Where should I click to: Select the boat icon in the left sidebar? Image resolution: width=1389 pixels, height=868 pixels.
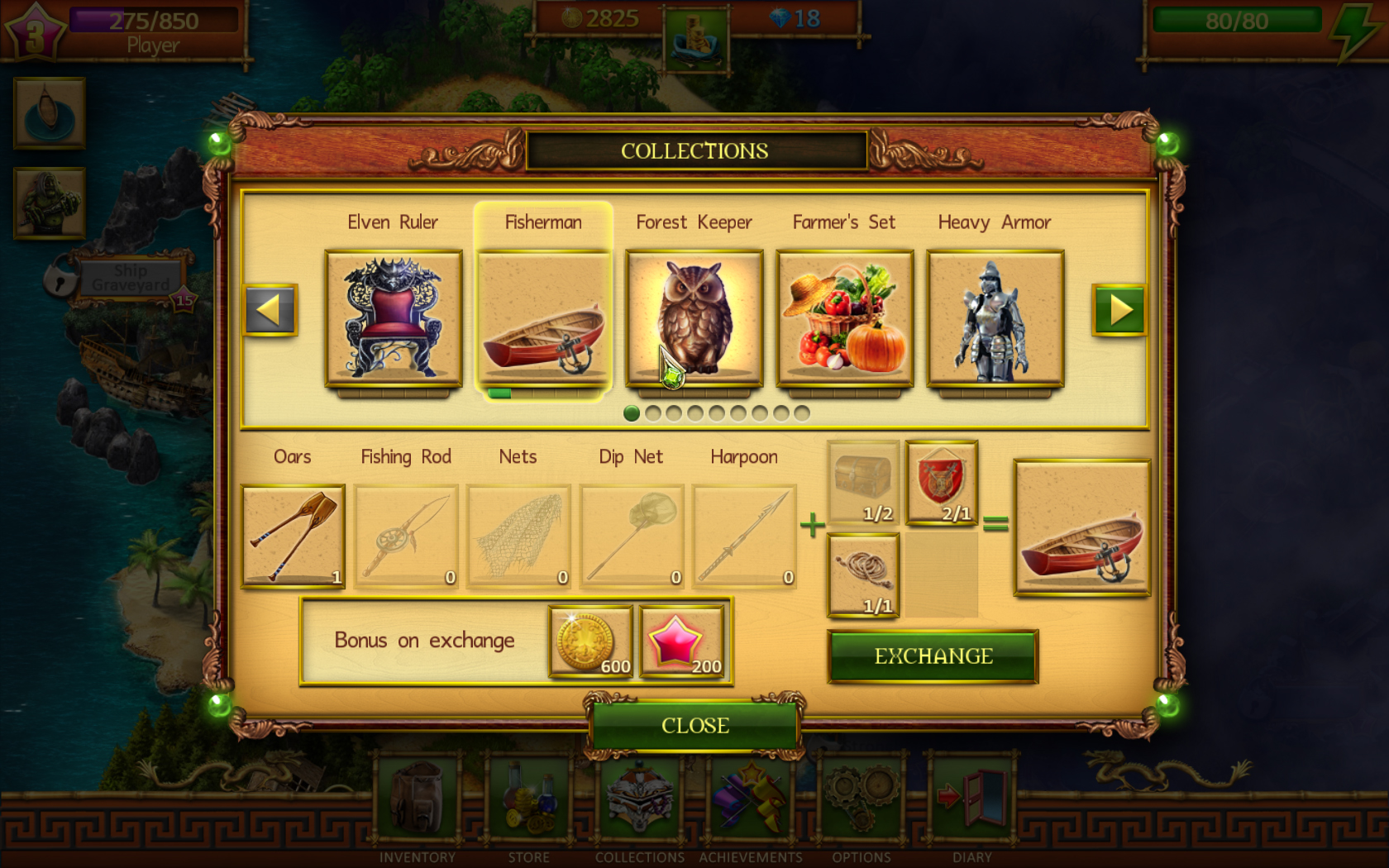[48, 113]
